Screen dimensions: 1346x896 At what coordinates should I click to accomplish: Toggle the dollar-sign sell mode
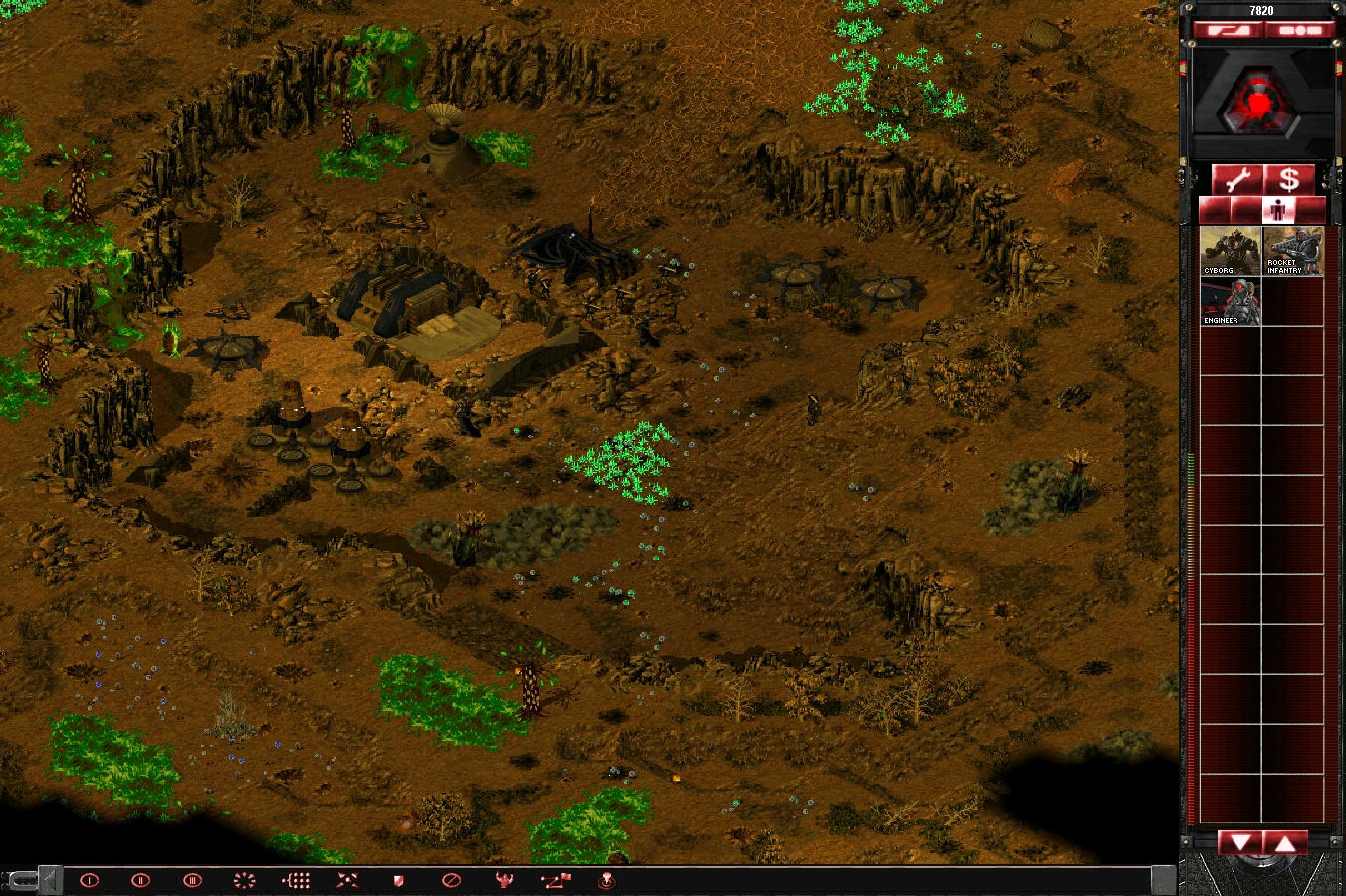click(1289, 180)
